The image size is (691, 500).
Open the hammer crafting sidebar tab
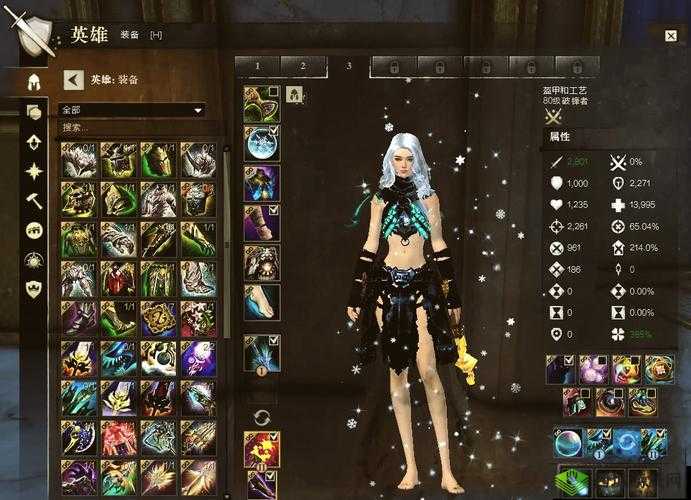point(34,200)
